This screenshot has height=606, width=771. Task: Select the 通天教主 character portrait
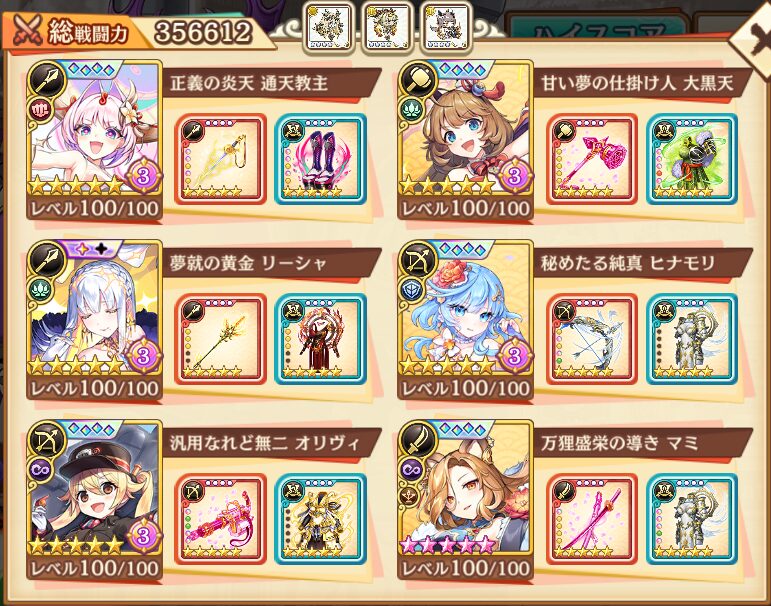[x=96, y=140]
